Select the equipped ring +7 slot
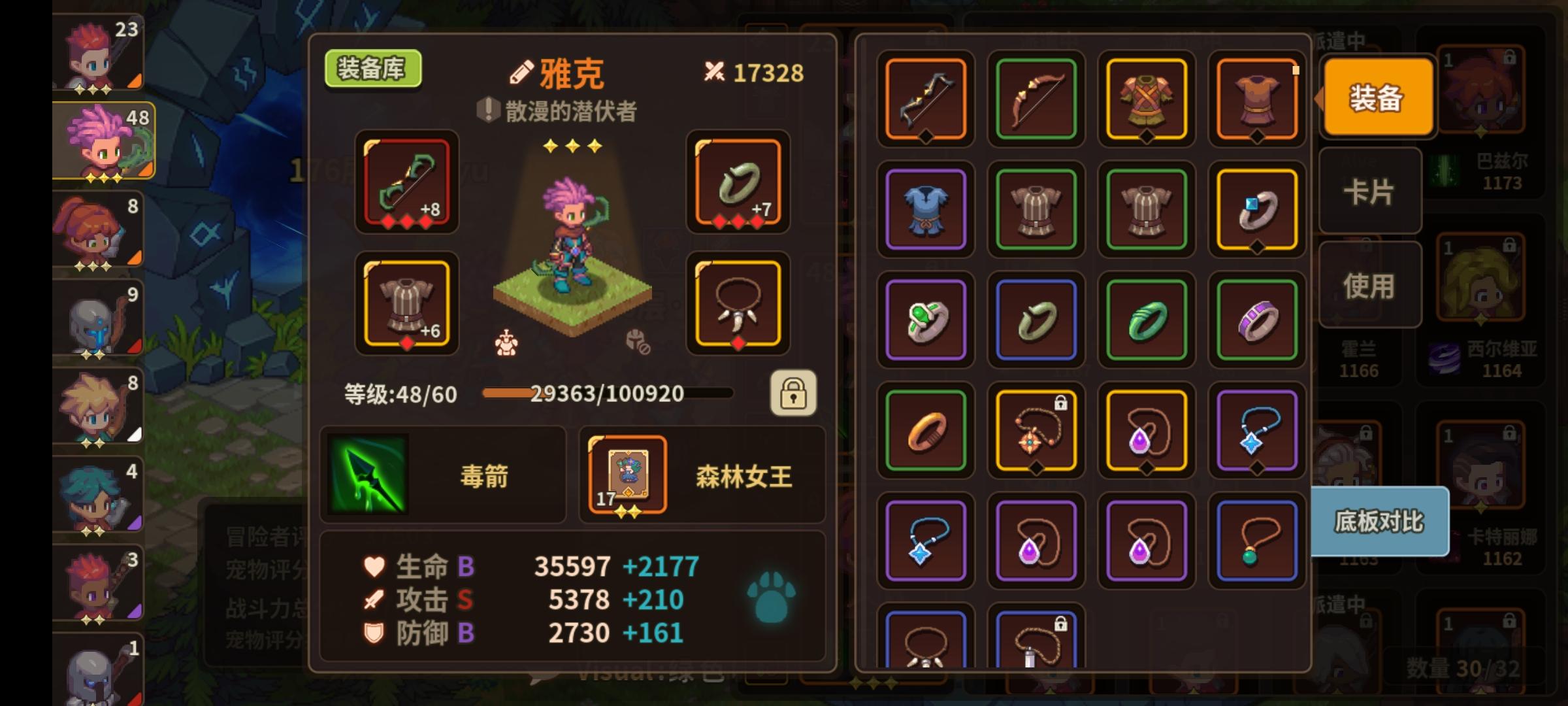 pos(738,184)
